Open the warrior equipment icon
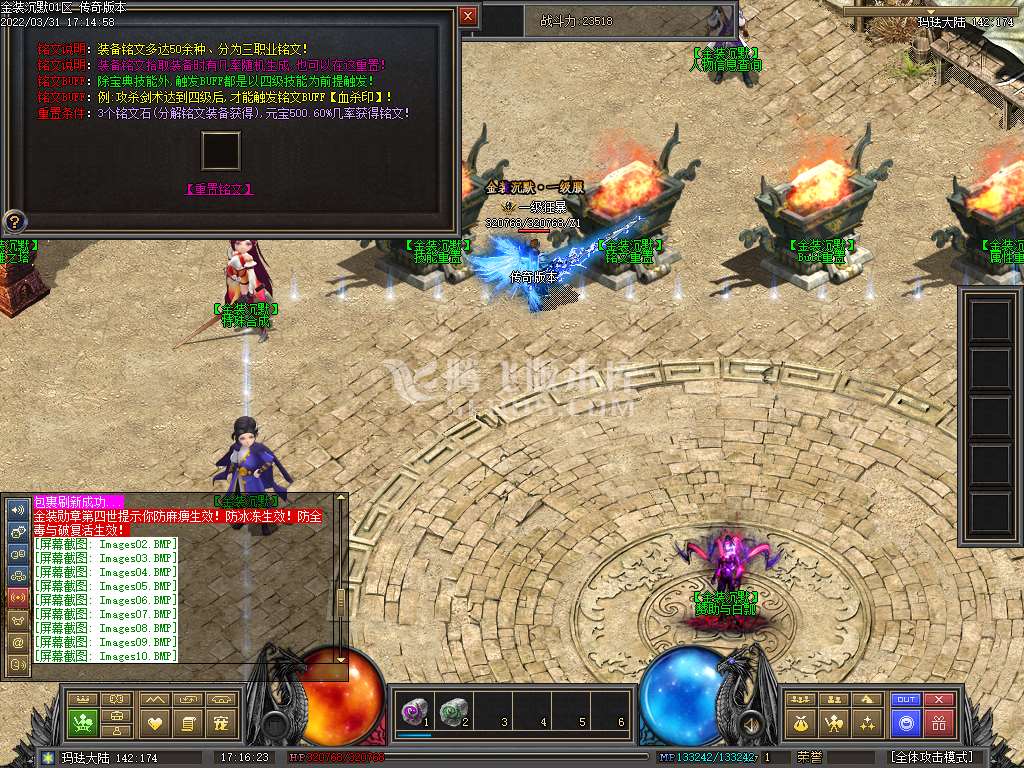 (x=833, y=722)
